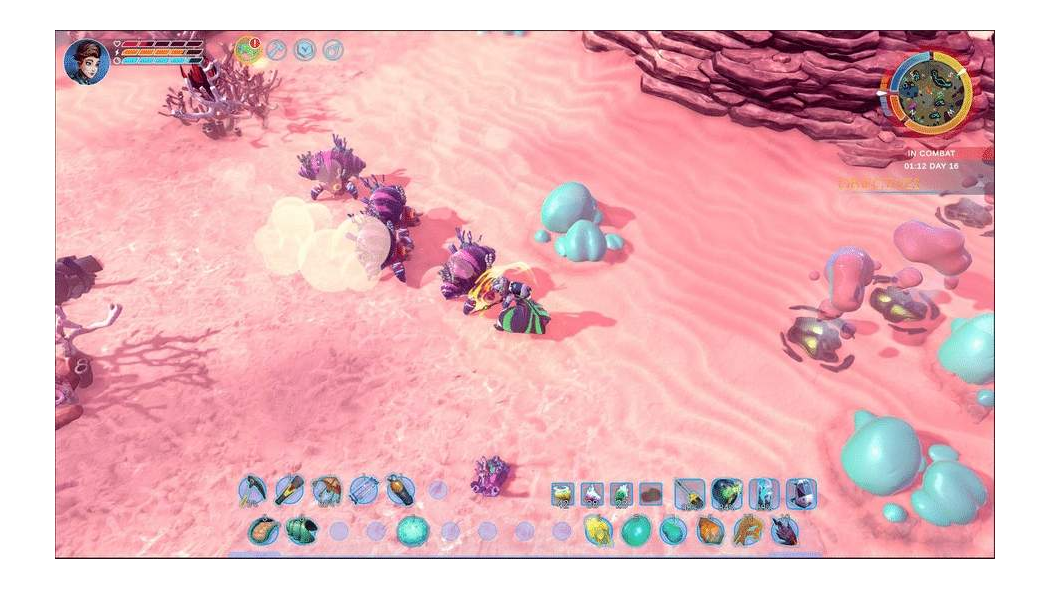Open the hammer crafting menu icon

click(277, 49)
